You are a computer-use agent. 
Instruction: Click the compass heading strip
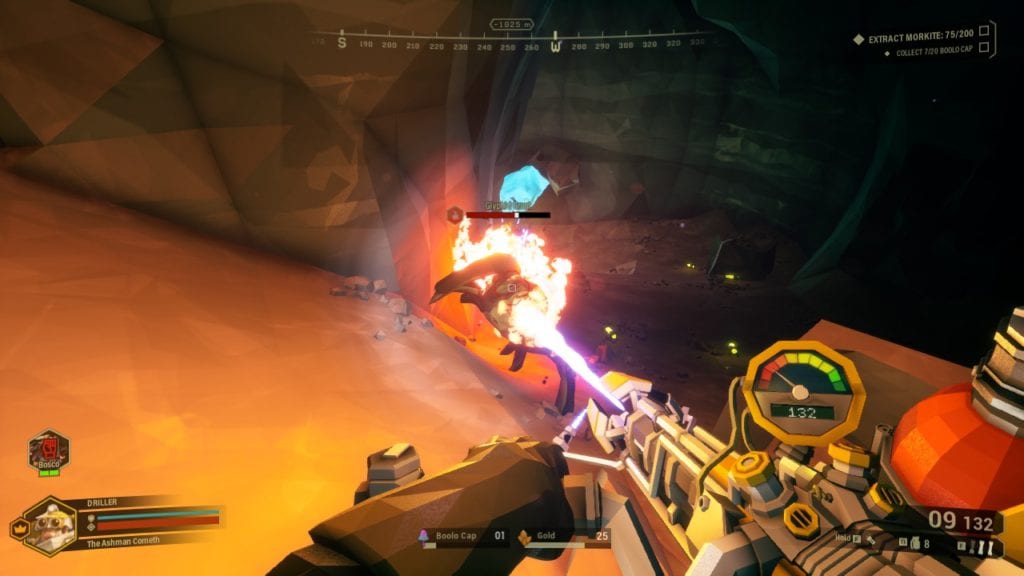(x=515, y=43)
